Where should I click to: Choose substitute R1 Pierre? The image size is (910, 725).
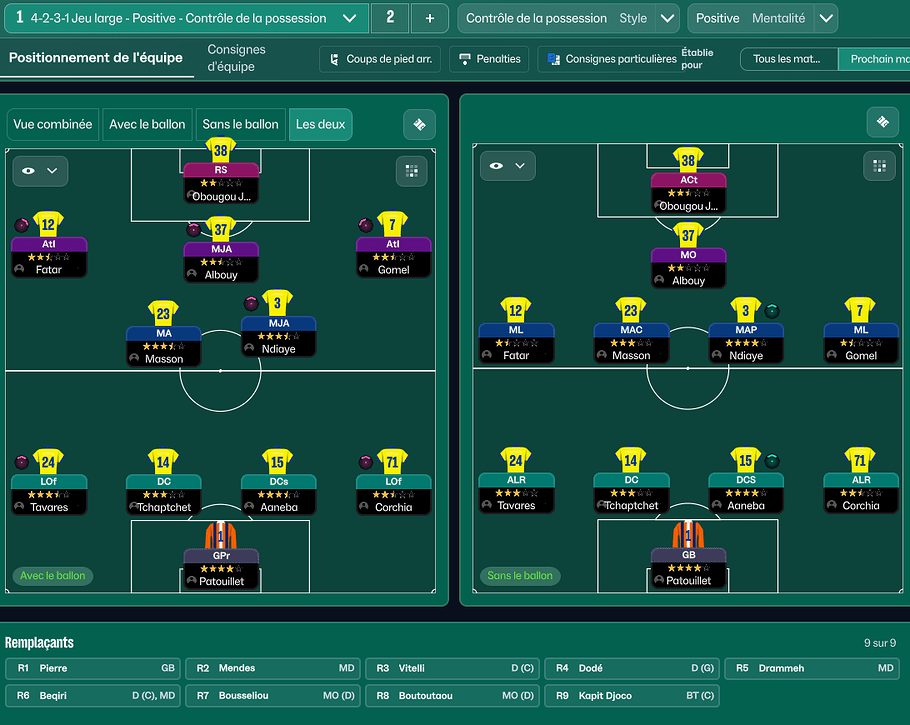click(94, 668)
